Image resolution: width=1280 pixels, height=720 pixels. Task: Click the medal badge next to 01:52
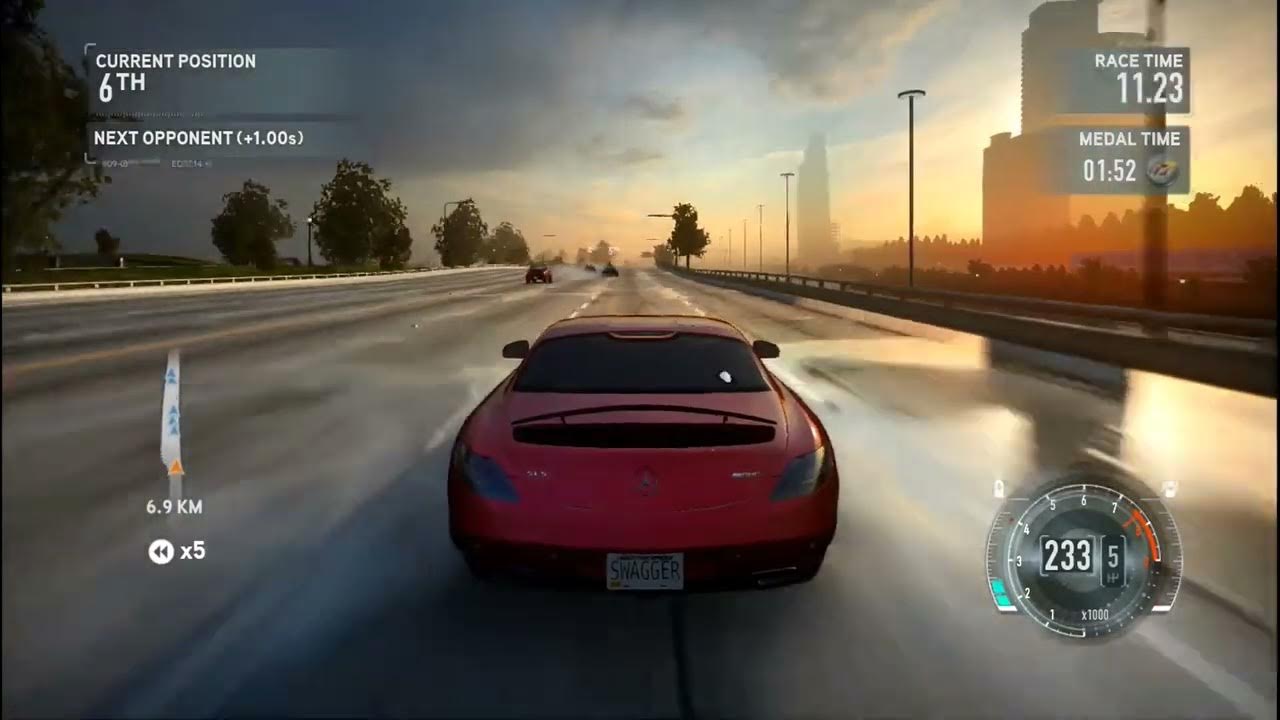(x=1162, y=171)
